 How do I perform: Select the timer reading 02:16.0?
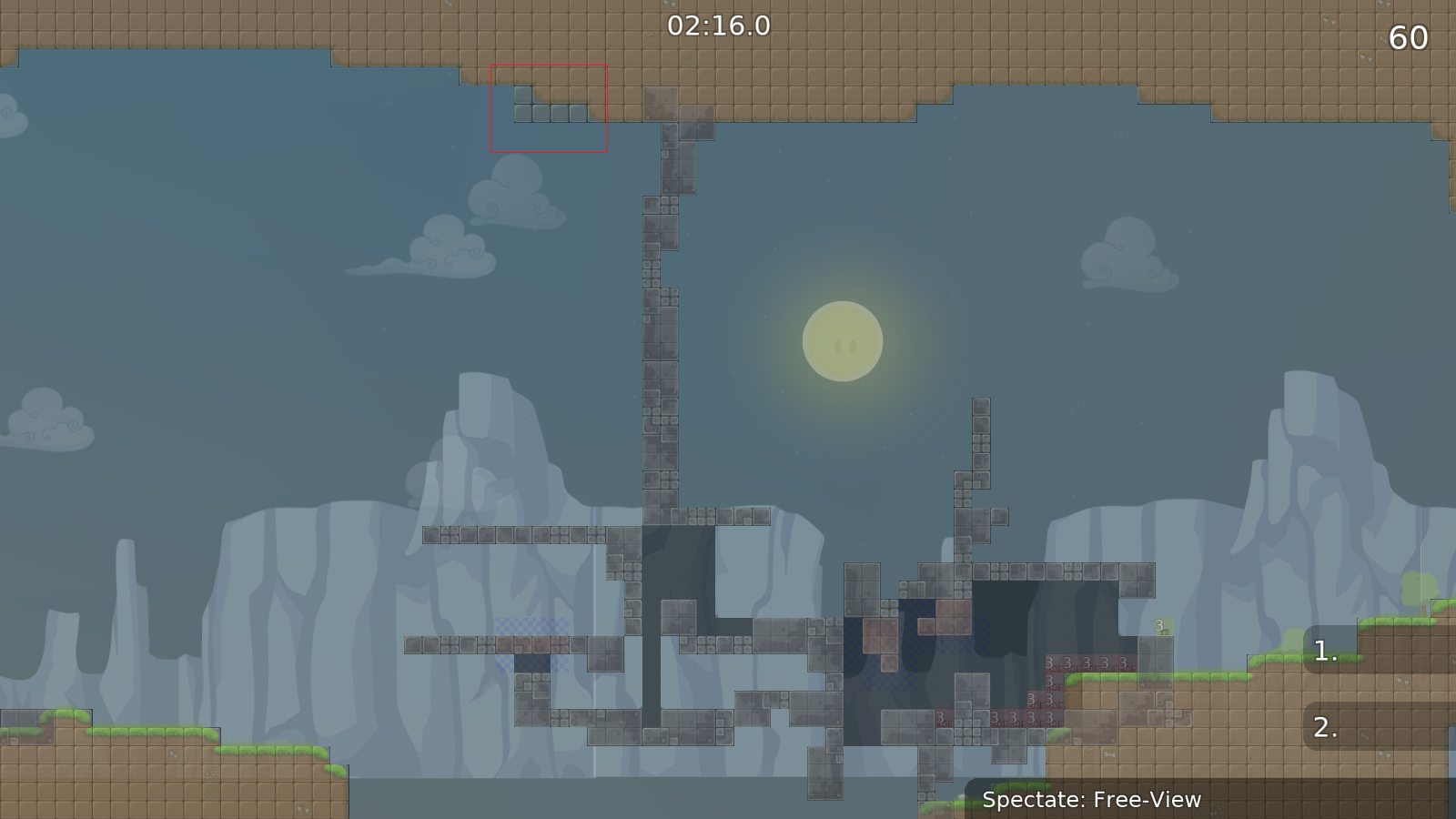(718, 27)
